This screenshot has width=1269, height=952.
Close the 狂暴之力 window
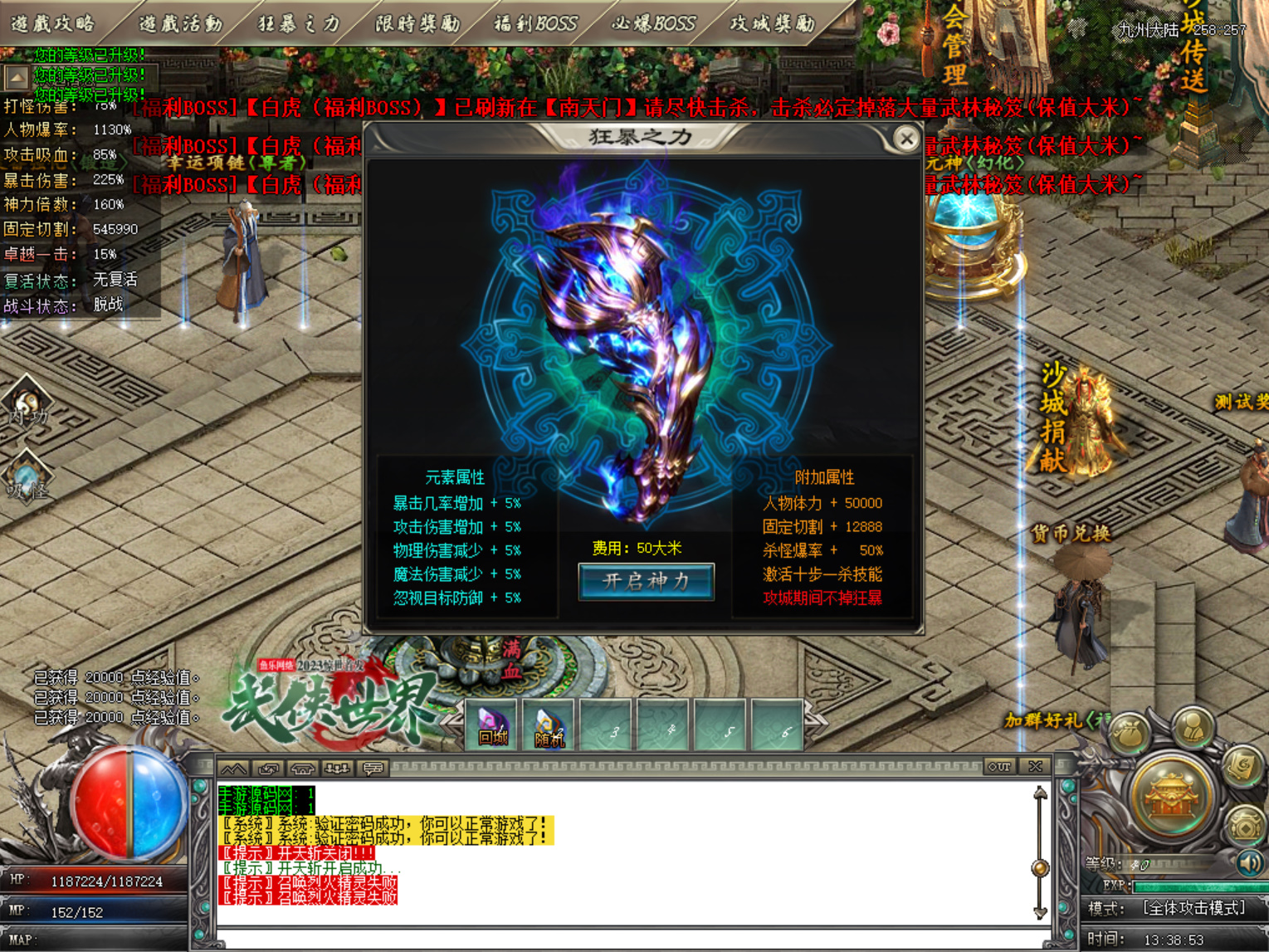(906, 139)
